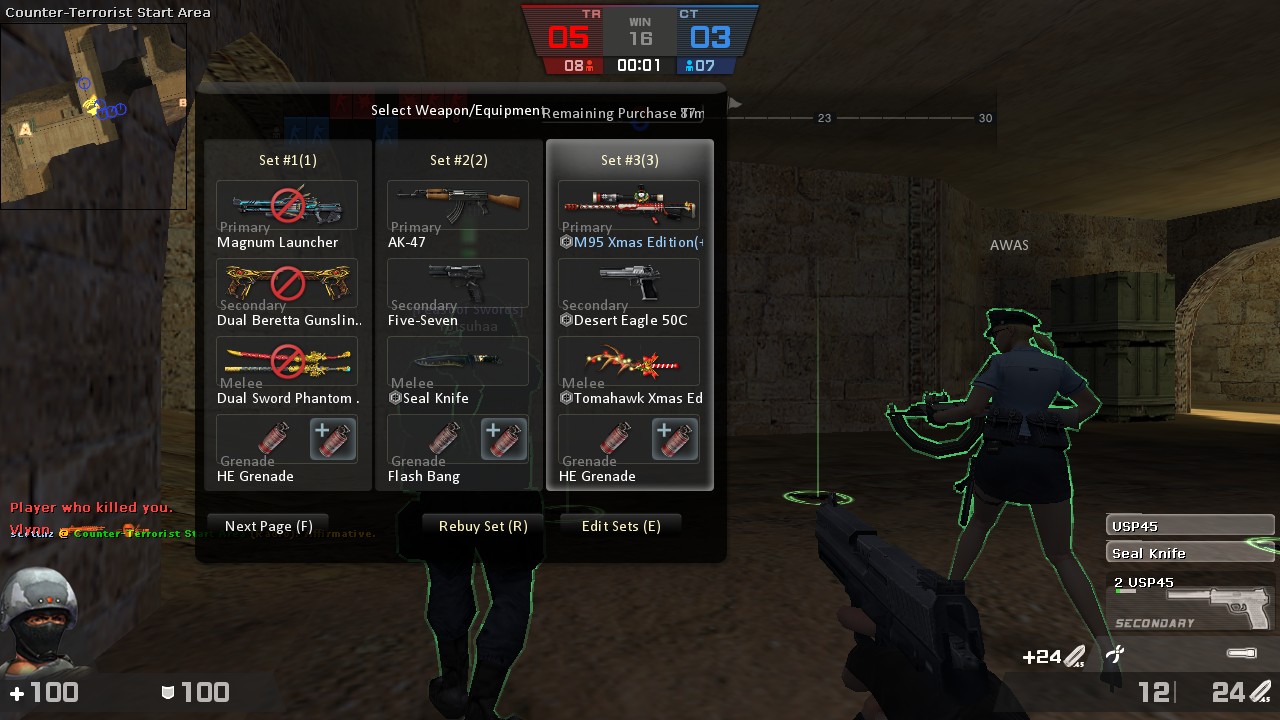The height and width of the screenshot is (720, 1280).
Task: Pick the Dual Sword Phantom melee slot
Action: [x=287, y=362]
